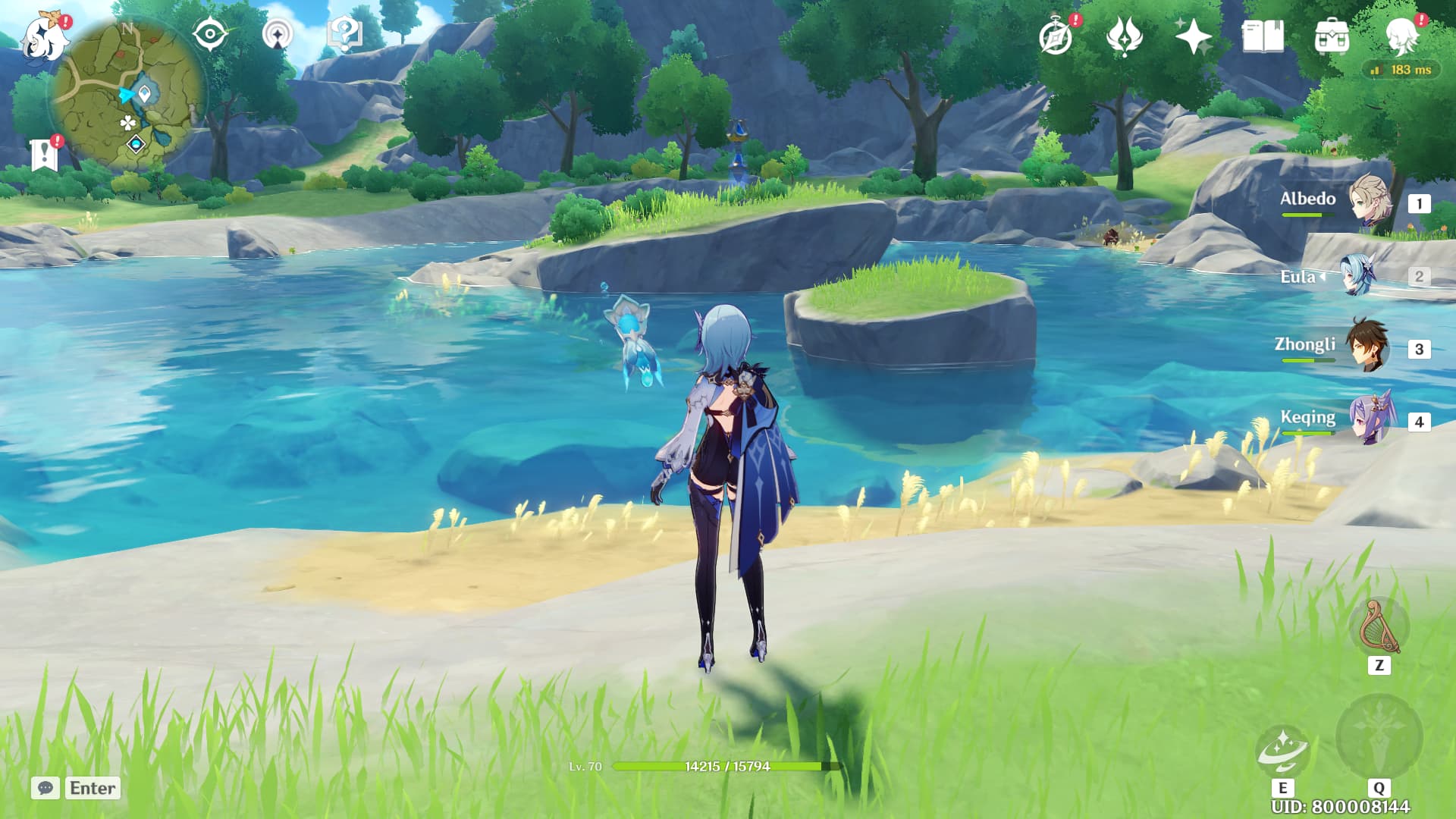Open the Paimon menu icon
Image resolution: width=1456 pixels, height=819 pixels.
point(43,36)
